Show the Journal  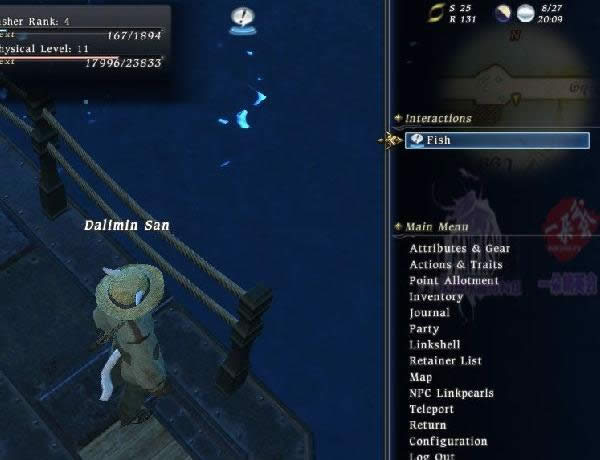point(429,313)
